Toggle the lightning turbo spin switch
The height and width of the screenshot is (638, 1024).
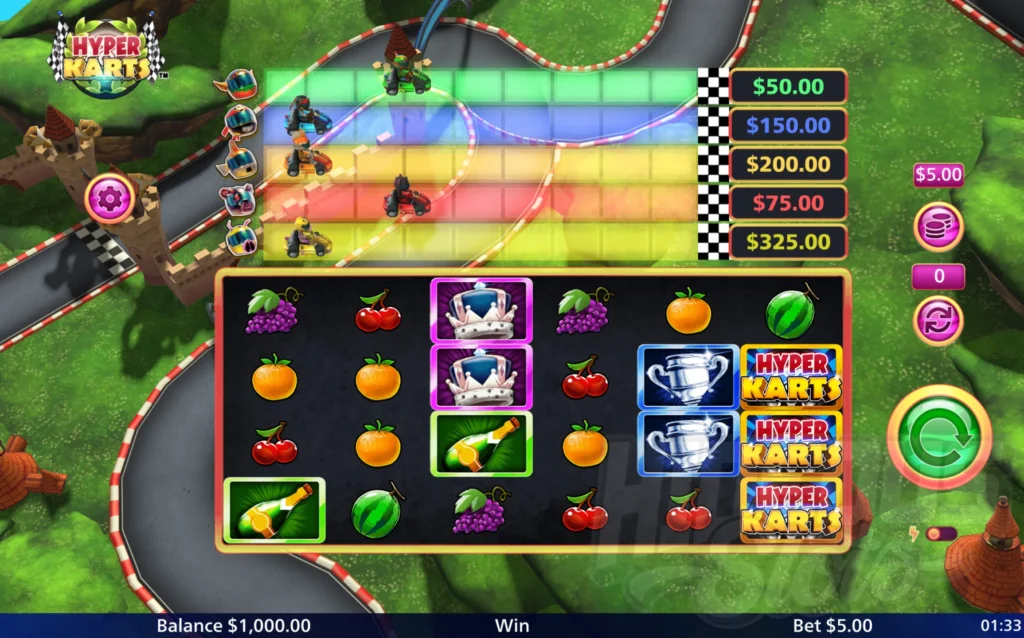pyautogui.click(x=939, y=534)
